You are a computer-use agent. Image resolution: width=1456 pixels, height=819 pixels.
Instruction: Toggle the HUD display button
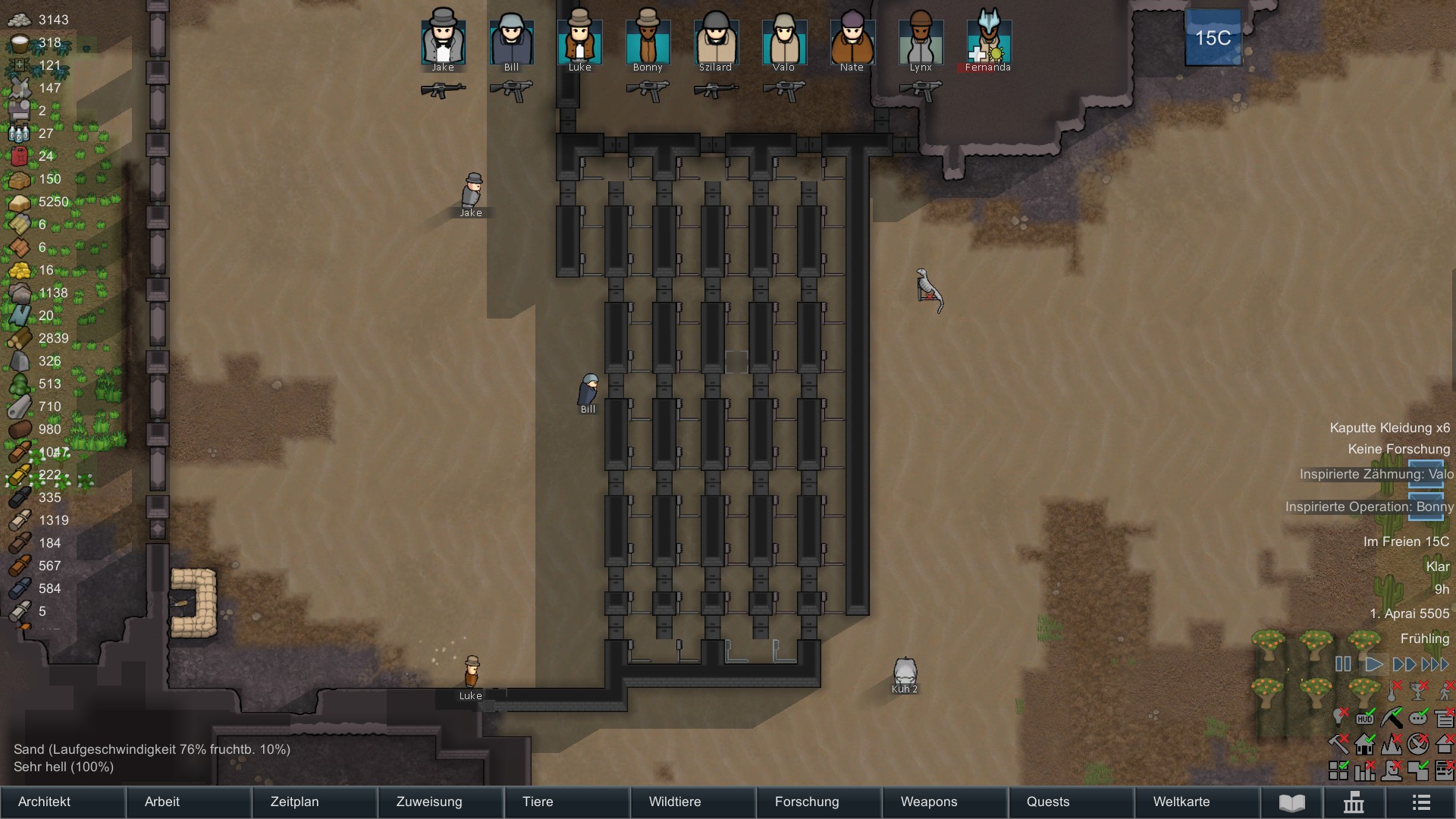[1365, 717]
